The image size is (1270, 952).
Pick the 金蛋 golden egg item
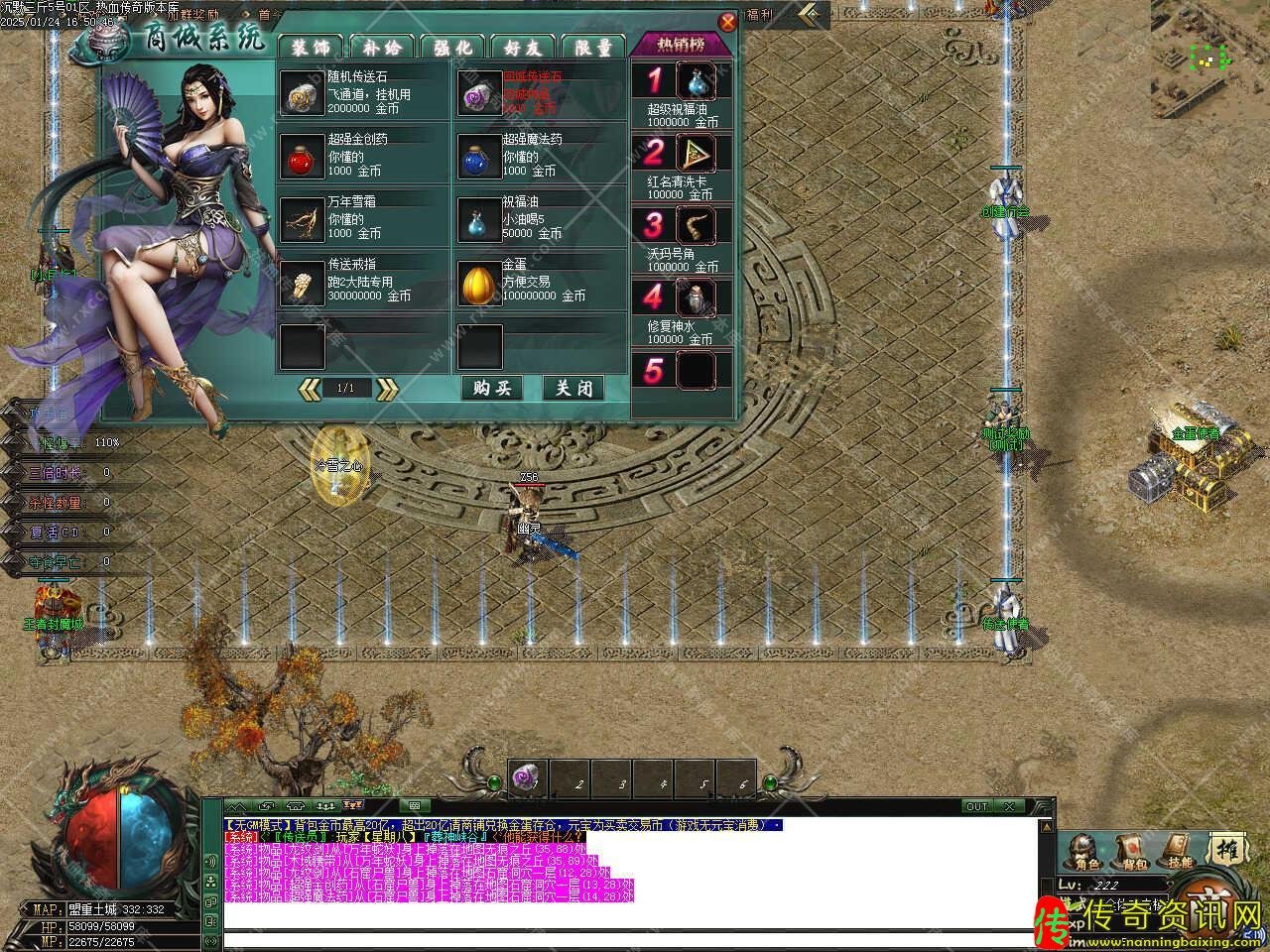(x=479, y=283)
